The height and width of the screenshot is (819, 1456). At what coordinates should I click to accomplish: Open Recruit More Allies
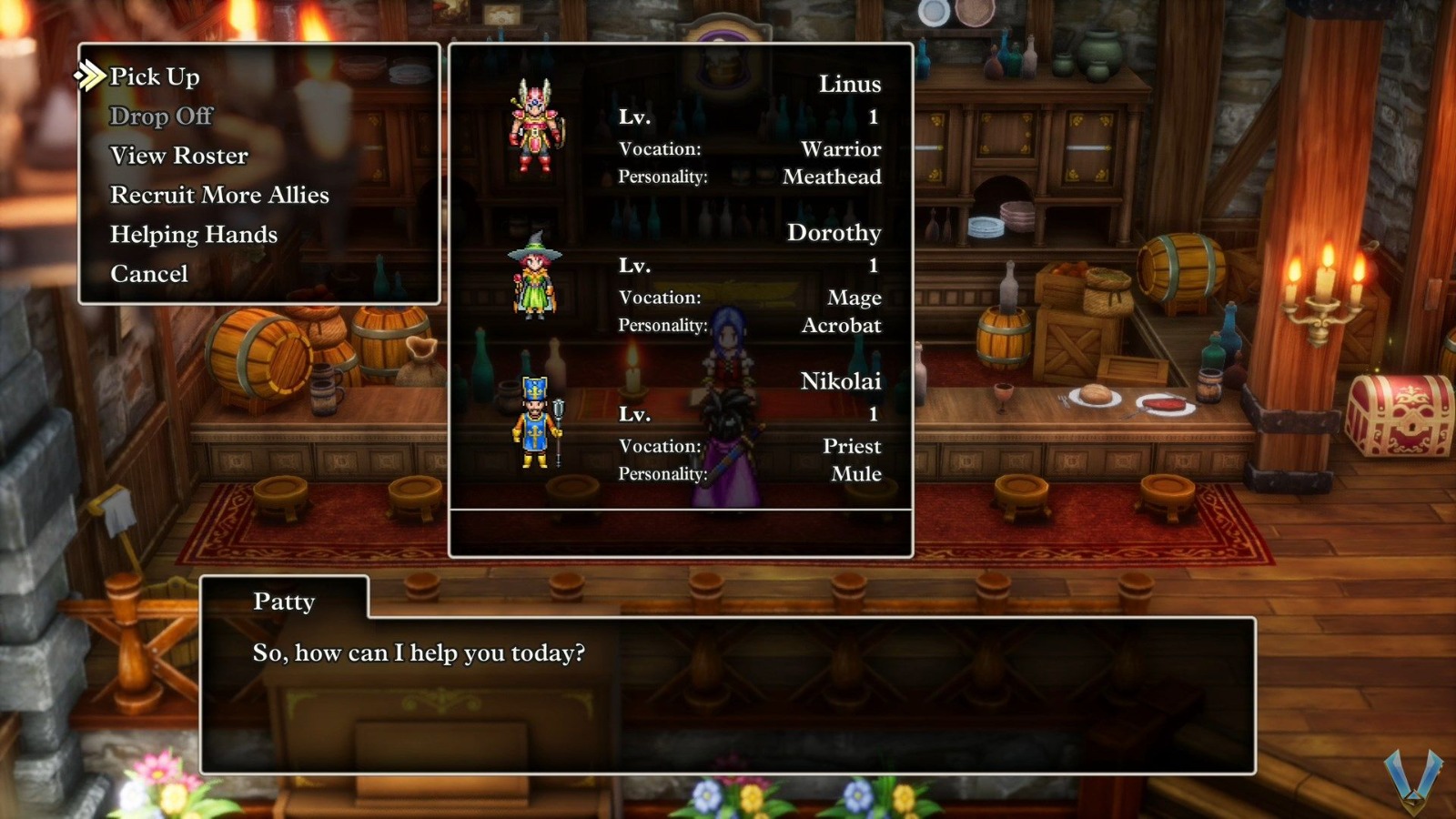(218, 195)
